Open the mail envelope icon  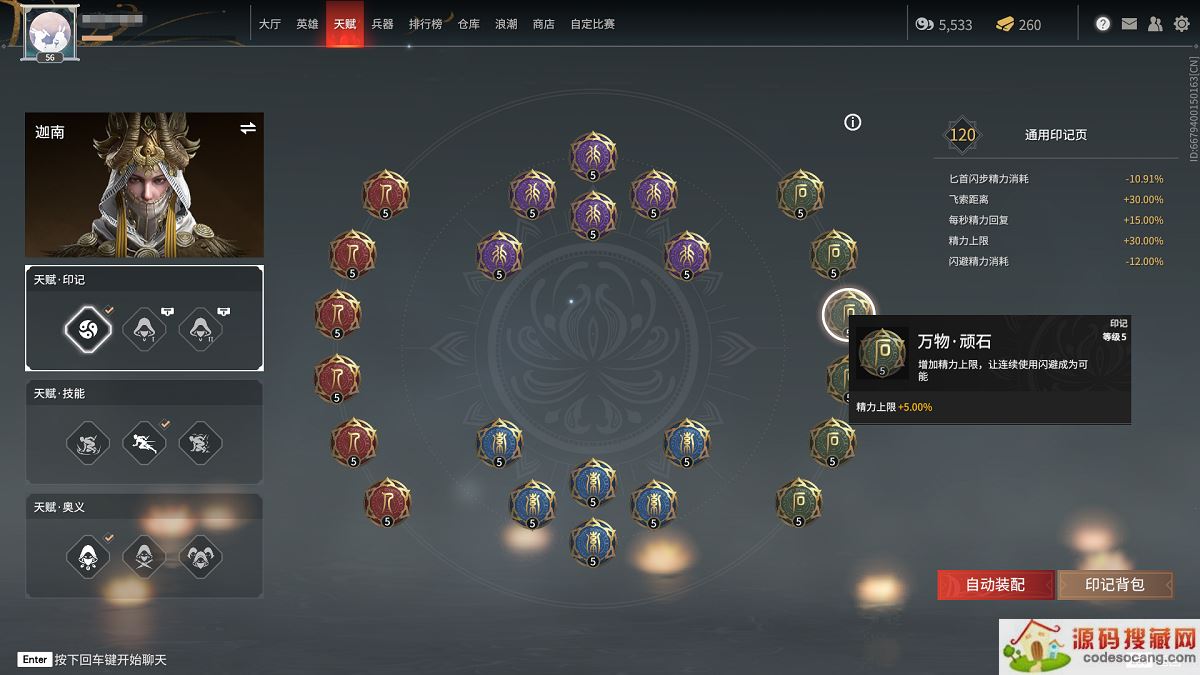click(1129, 24)
